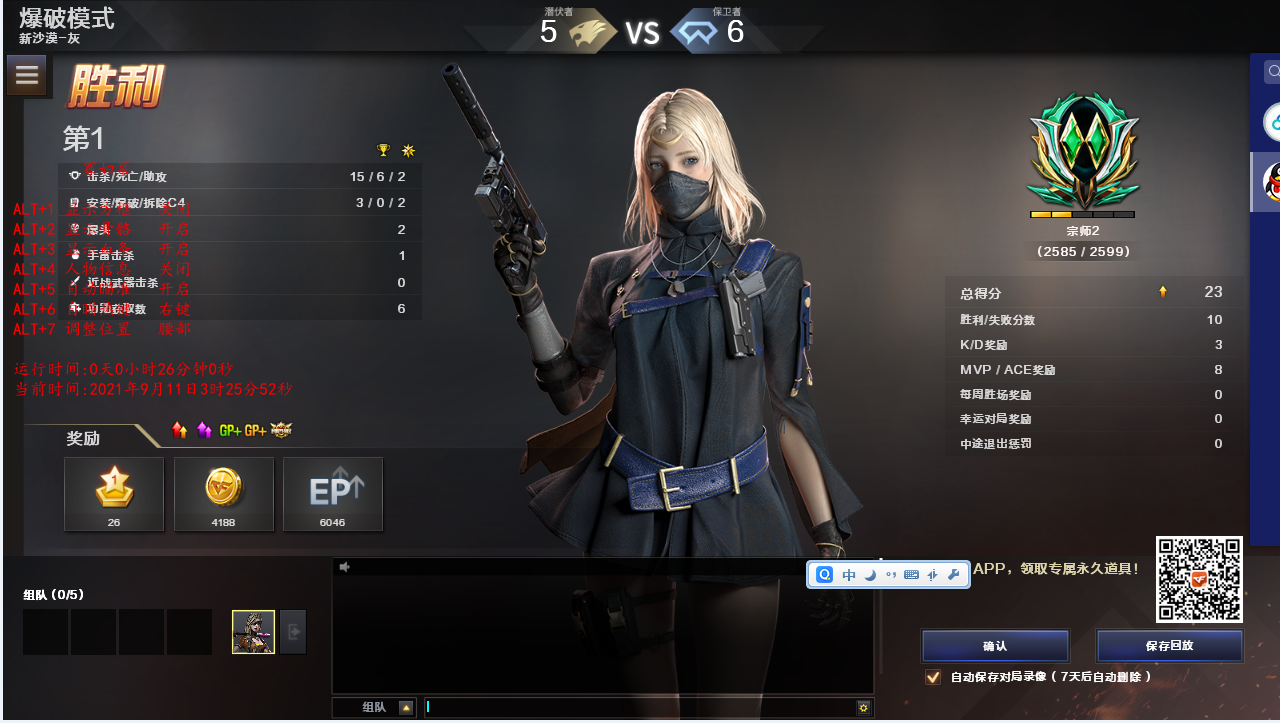Toggle the chat speaker icon
1280x723 pixels.
coord(344,567)
